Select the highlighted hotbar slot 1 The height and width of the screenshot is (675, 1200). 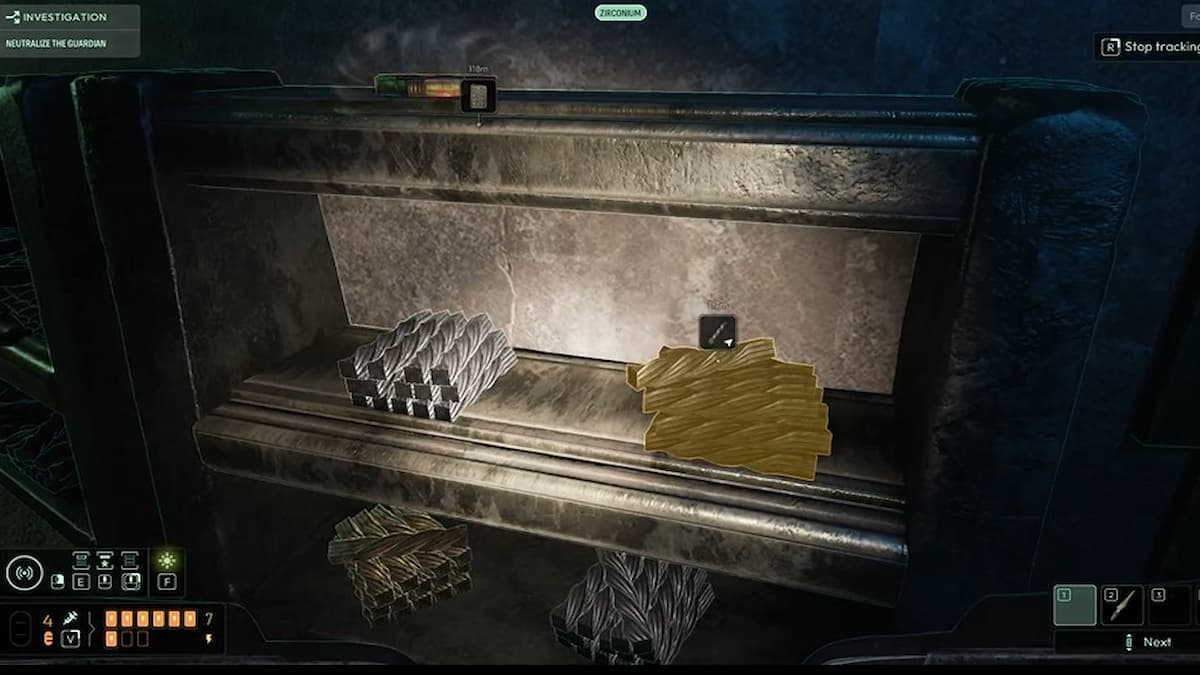tap(1074, 606)
